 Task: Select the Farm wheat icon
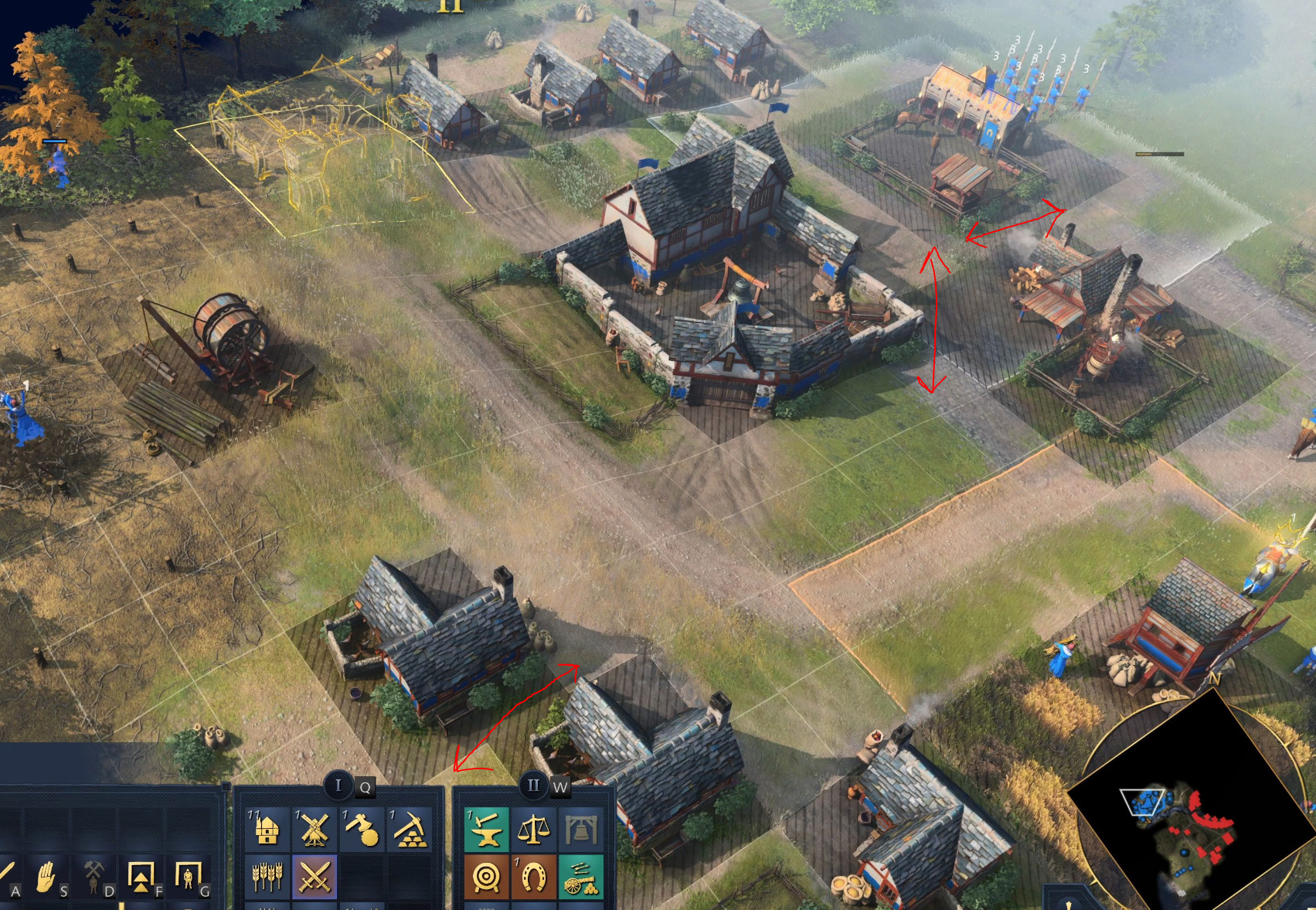(x=269, y=877)
